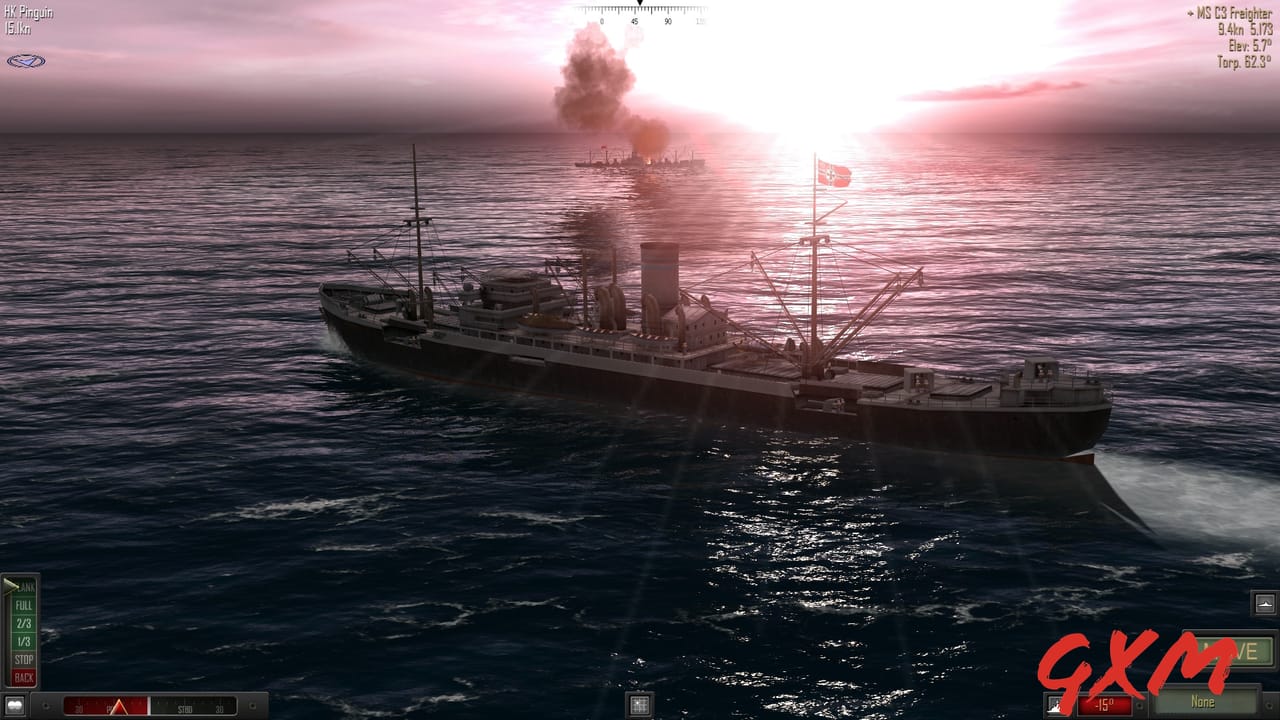Screen dimensions: 1280x720
Task: Open the map grid icon at bottom center
Action: [x=637, y=702]
